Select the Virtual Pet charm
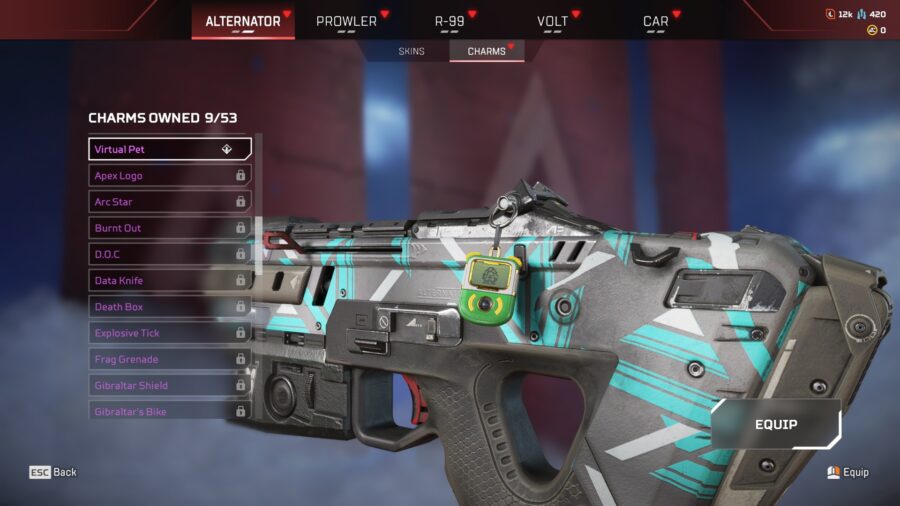The height and width of the screenshot is (506, 900). click(x=169, y=149)
